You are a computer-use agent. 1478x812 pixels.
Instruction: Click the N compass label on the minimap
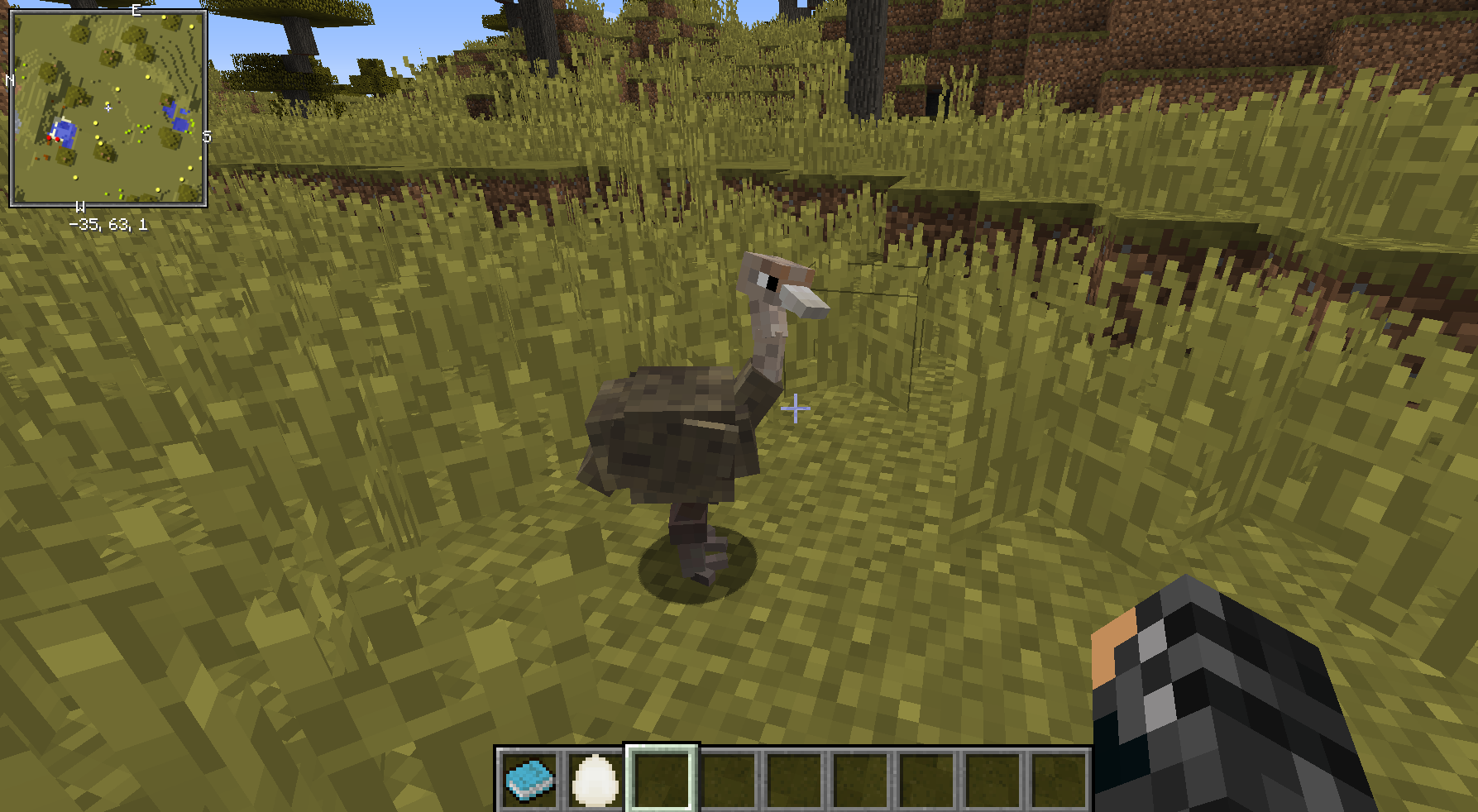click(10, 80)
